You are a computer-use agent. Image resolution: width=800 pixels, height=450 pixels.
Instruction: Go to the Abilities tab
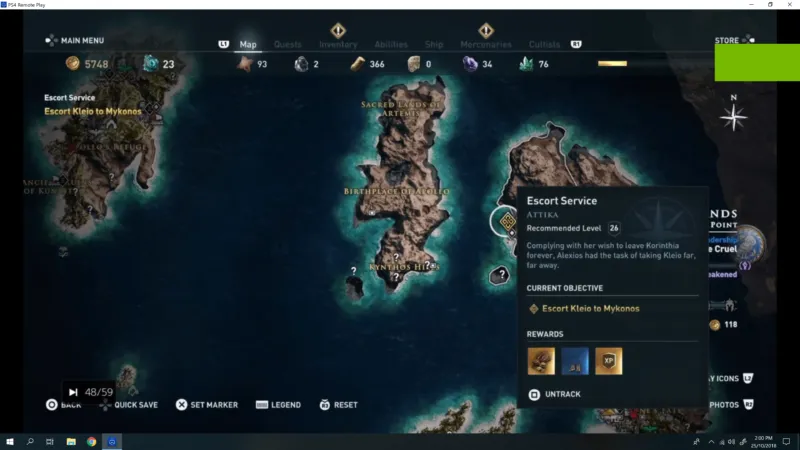point(391,44)
